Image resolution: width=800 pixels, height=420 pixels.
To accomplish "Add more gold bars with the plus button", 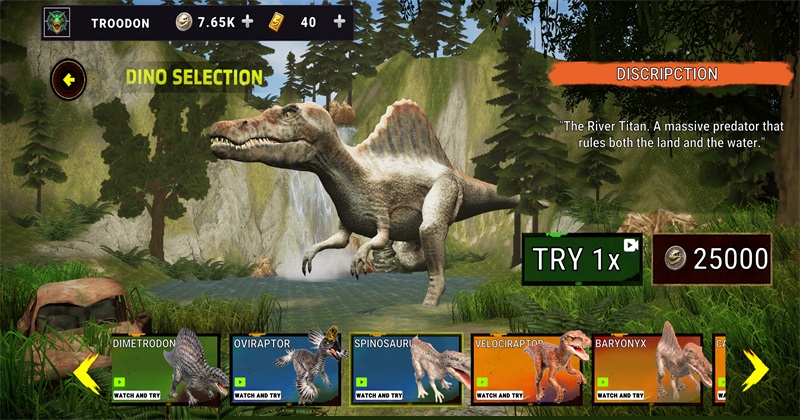I will click(339, 22).
